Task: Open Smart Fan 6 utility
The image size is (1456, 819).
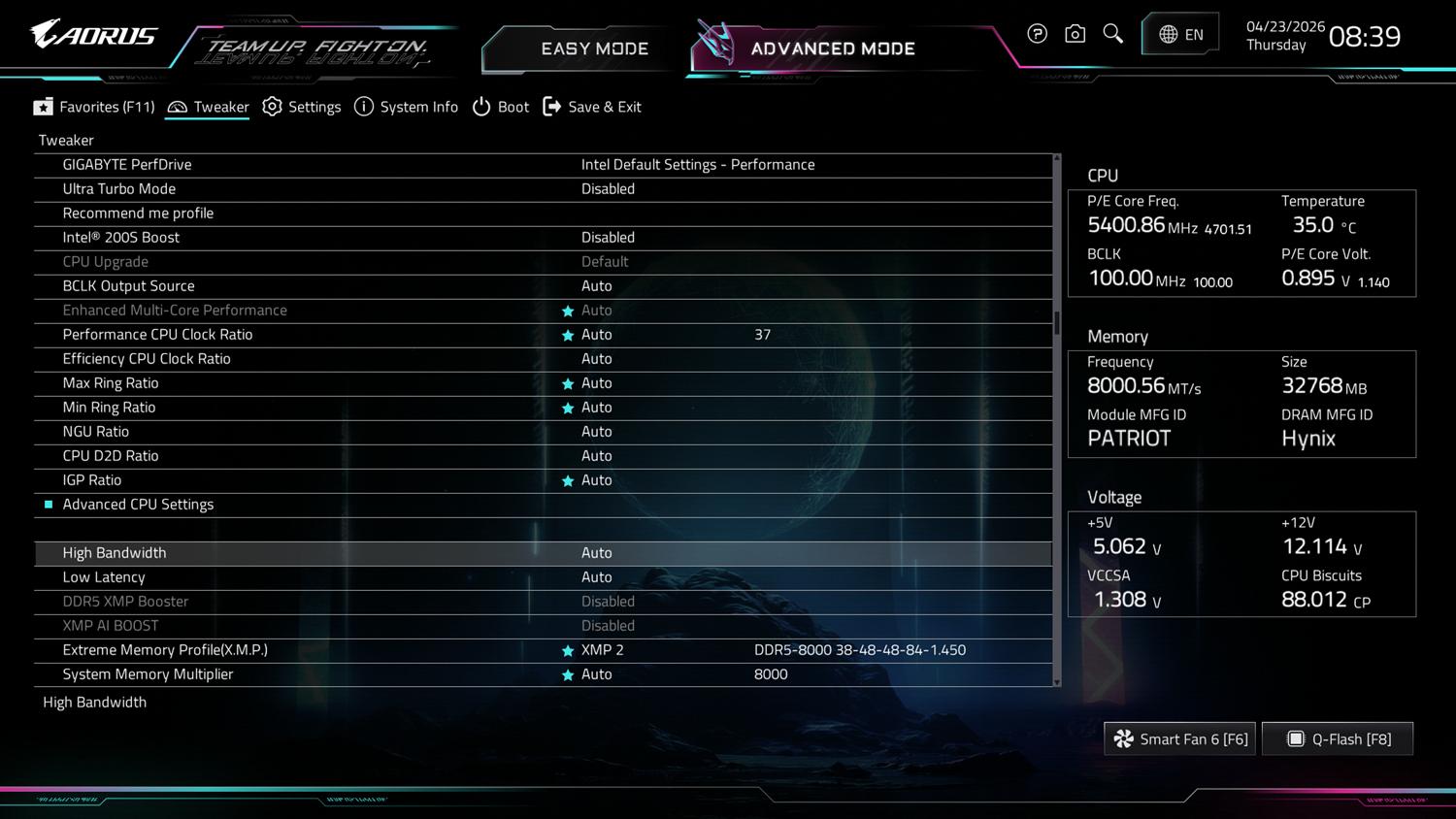Action: pyautogui.click(x=1180, y=739)
